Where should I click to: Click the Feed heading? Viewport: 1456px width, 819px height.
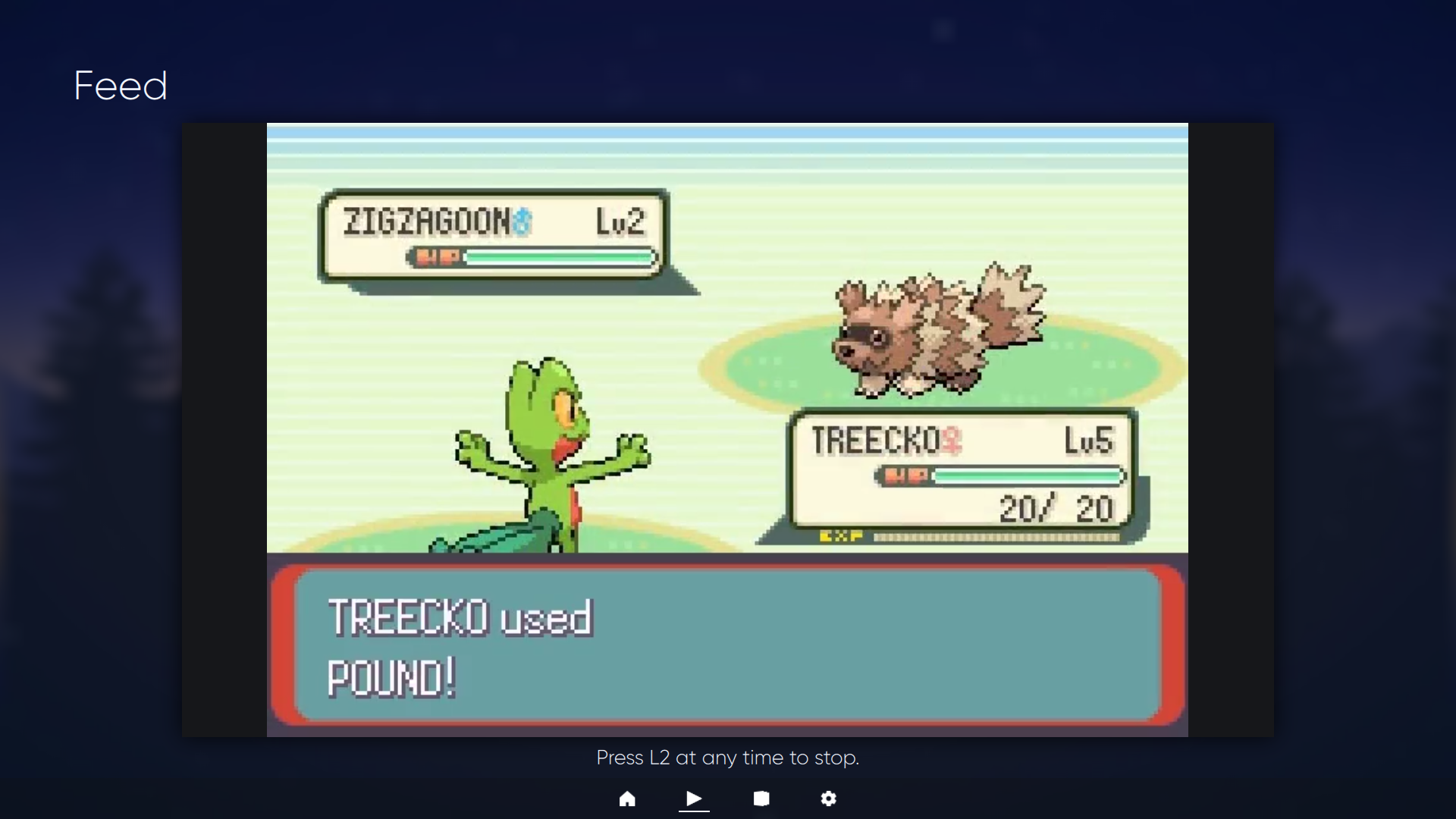click(120, 85)
